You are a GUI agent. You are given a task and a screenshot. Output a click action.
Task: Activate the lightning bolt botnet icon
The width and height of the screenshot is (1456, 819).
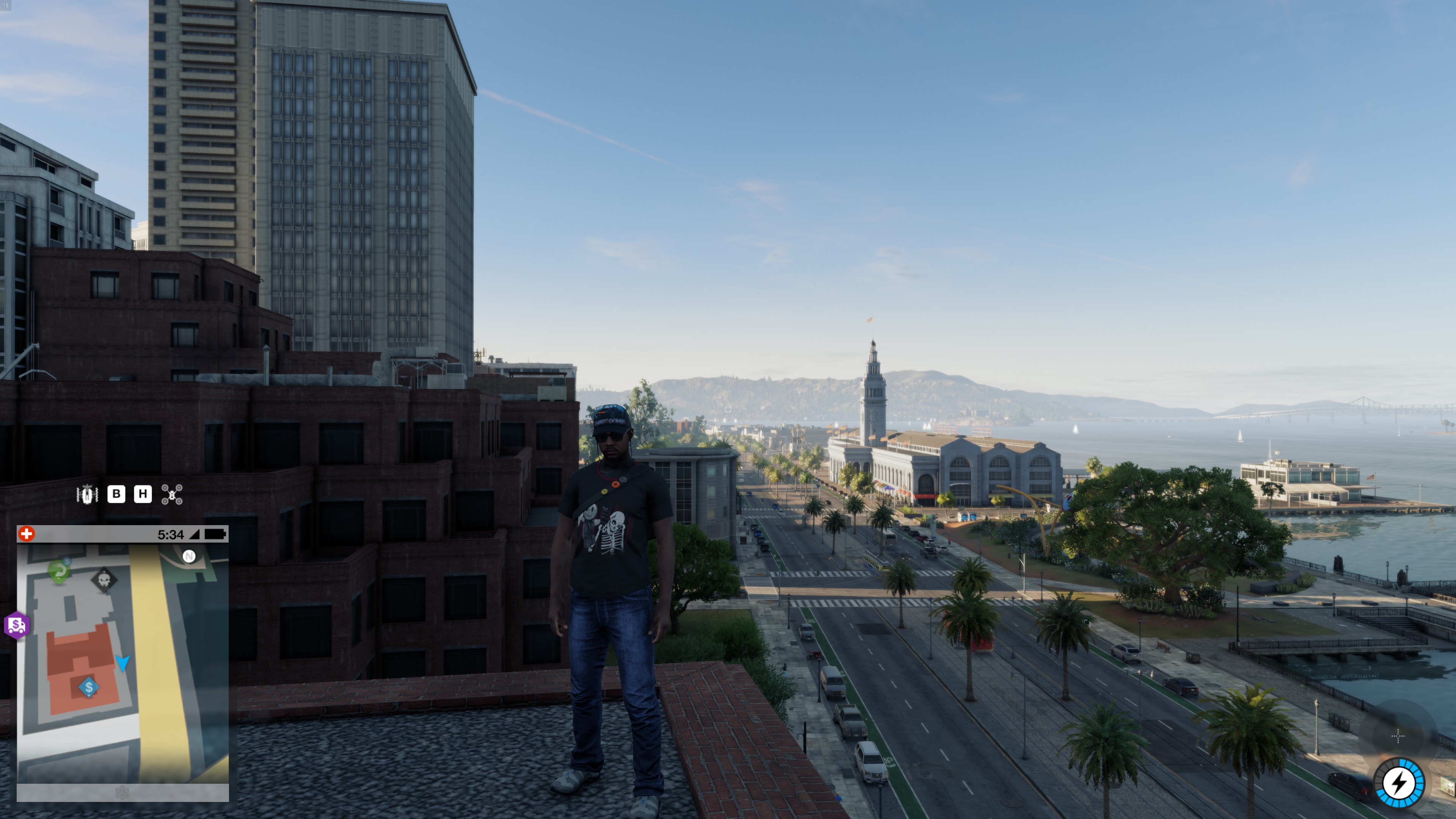(1399, 783)
